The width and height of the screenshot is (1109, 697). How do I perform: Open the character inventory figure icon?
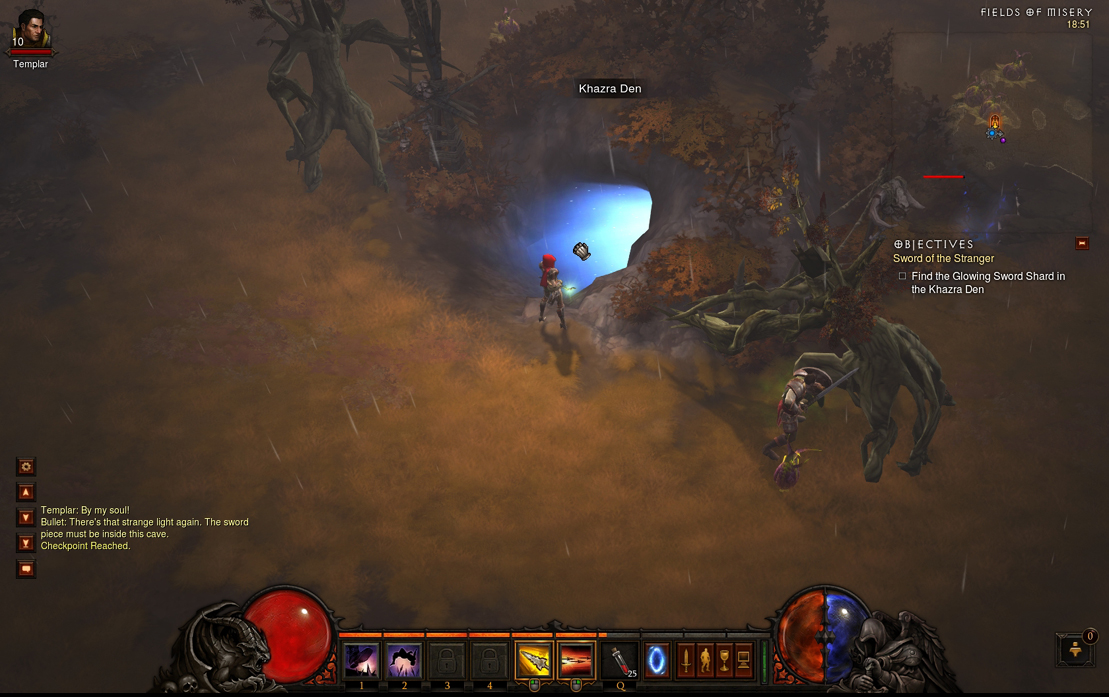click(x=705, y=660)
